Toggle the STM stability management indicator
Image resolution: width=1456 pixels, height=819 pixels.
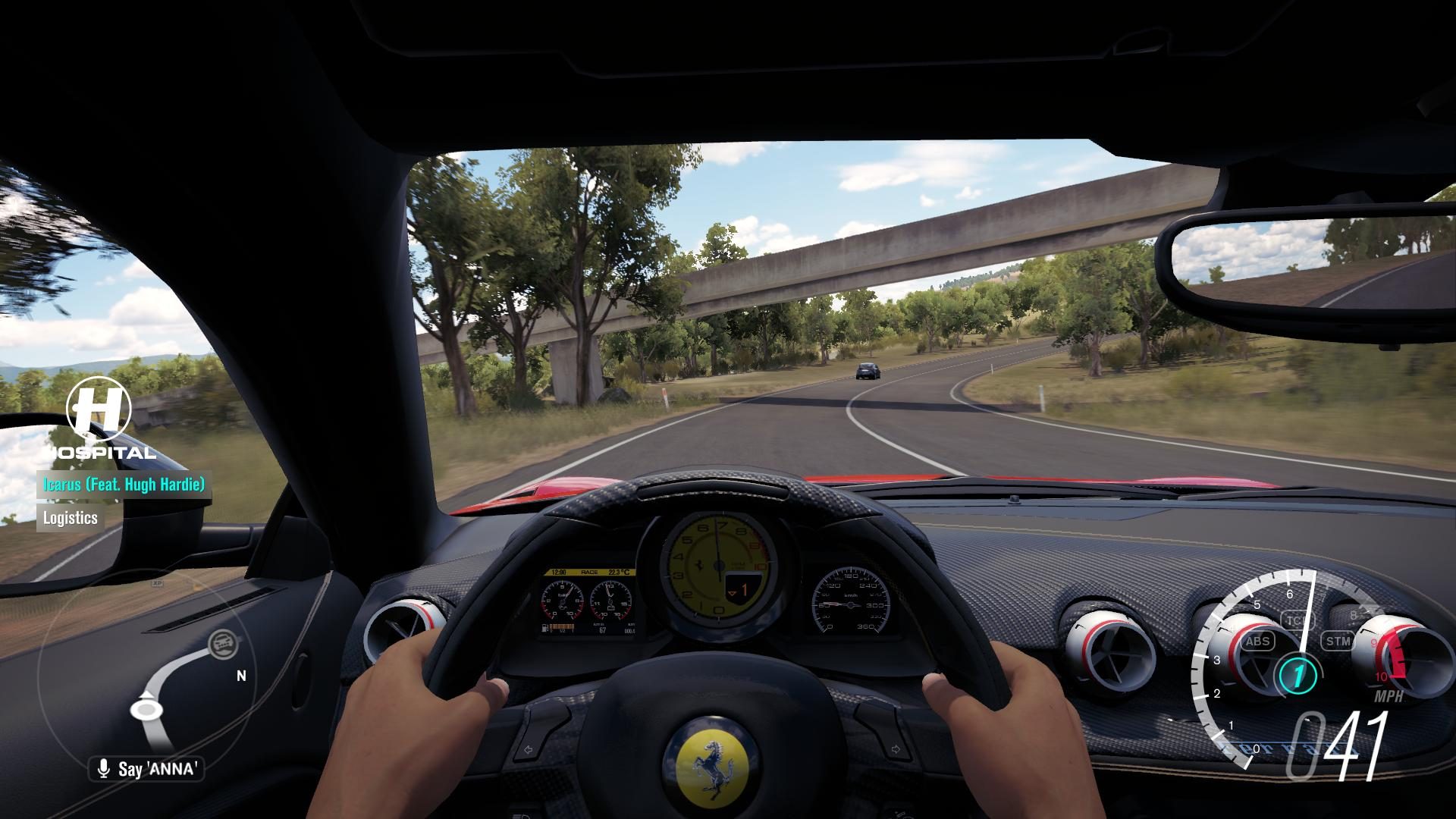pos(1337,639)
